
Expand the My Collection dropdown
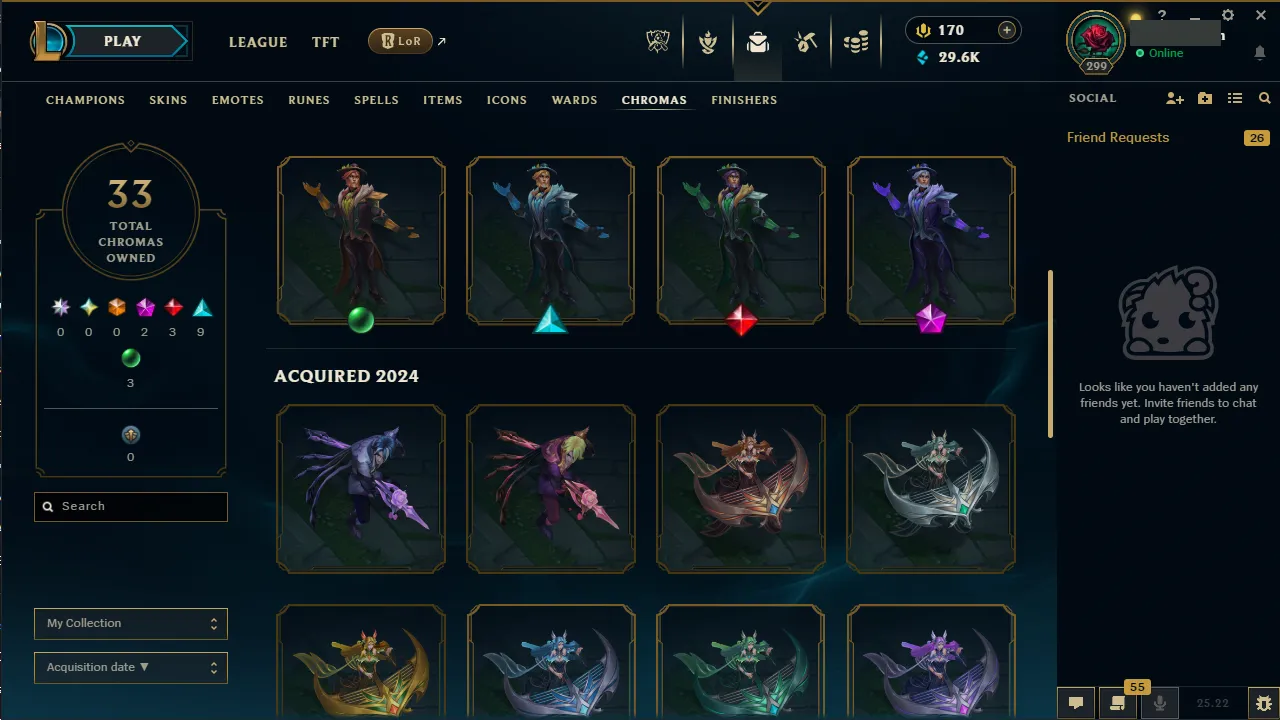click(x=130, y=623)
